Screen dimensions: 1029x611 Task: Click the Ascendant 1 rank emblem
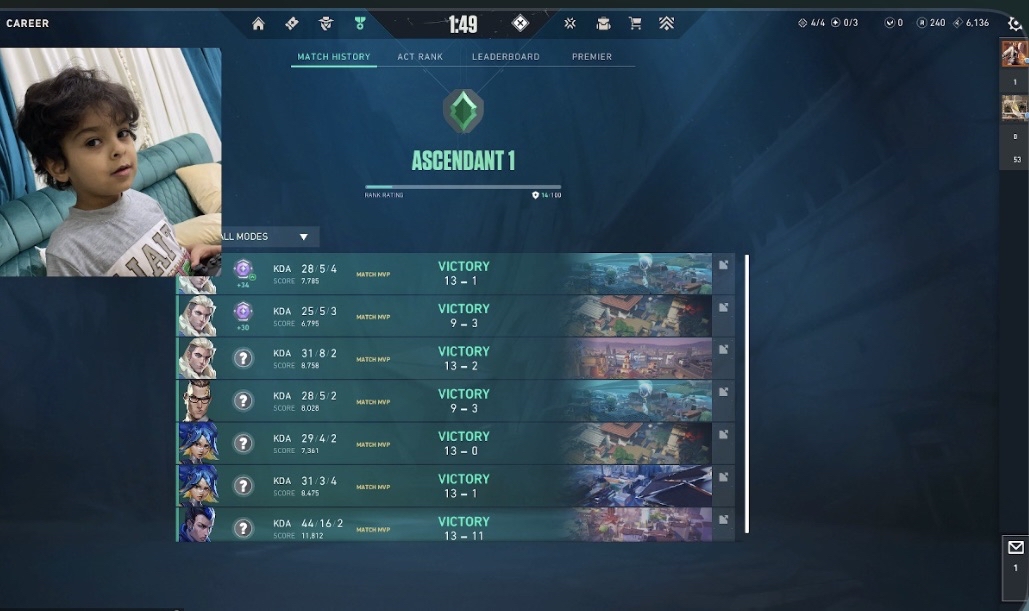[463, 110]
